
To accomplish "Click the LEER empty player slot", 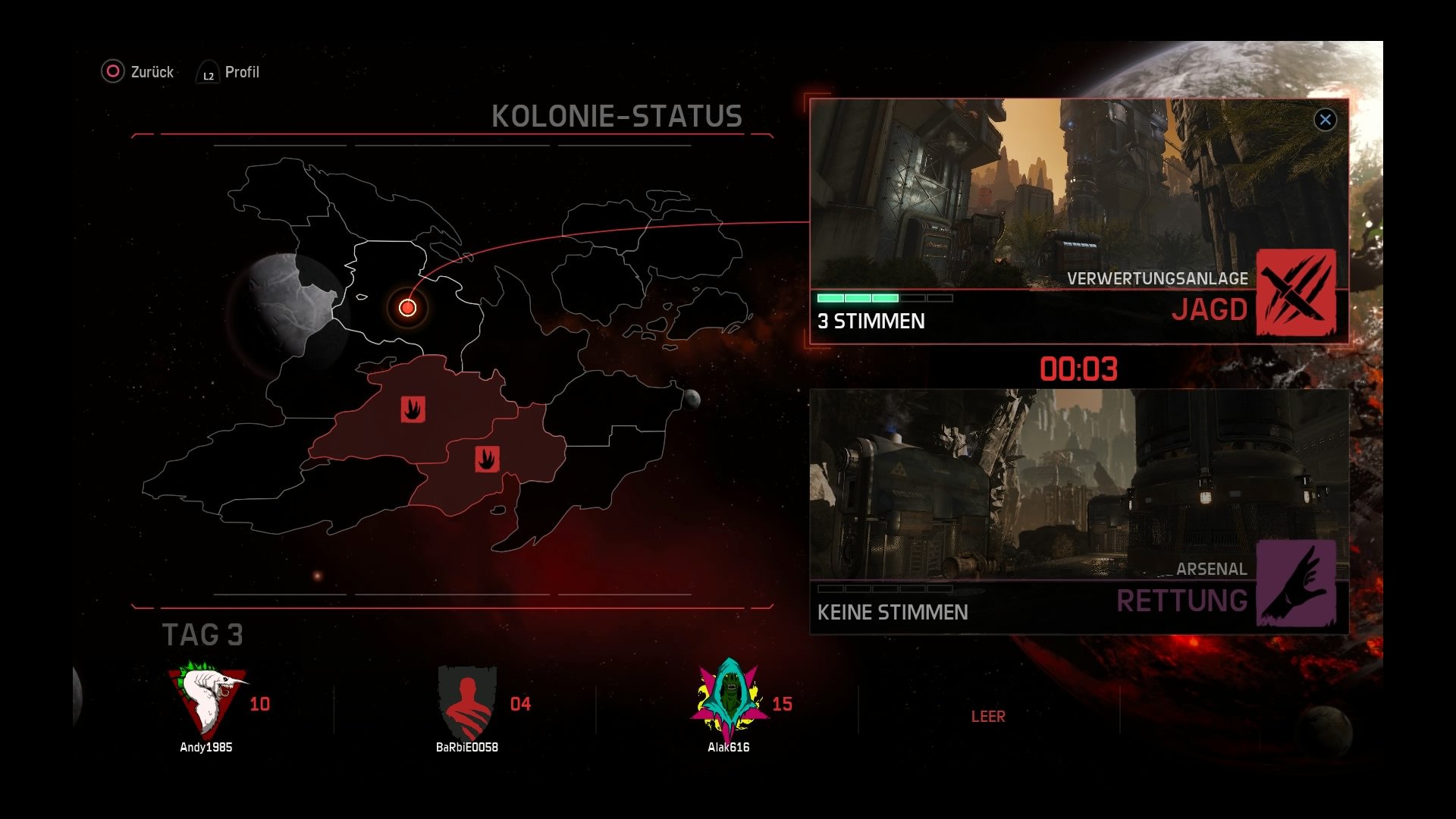I will (988, 716).
